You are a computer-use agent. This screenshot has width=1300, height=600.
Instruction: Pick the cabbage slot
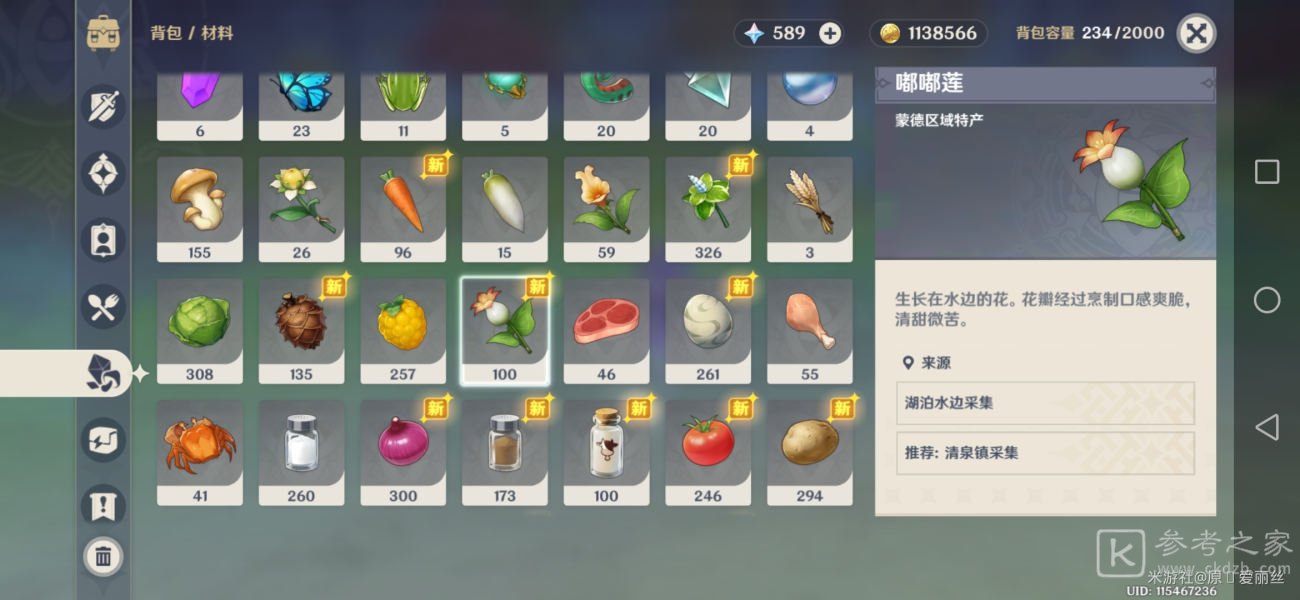(200, 330)
